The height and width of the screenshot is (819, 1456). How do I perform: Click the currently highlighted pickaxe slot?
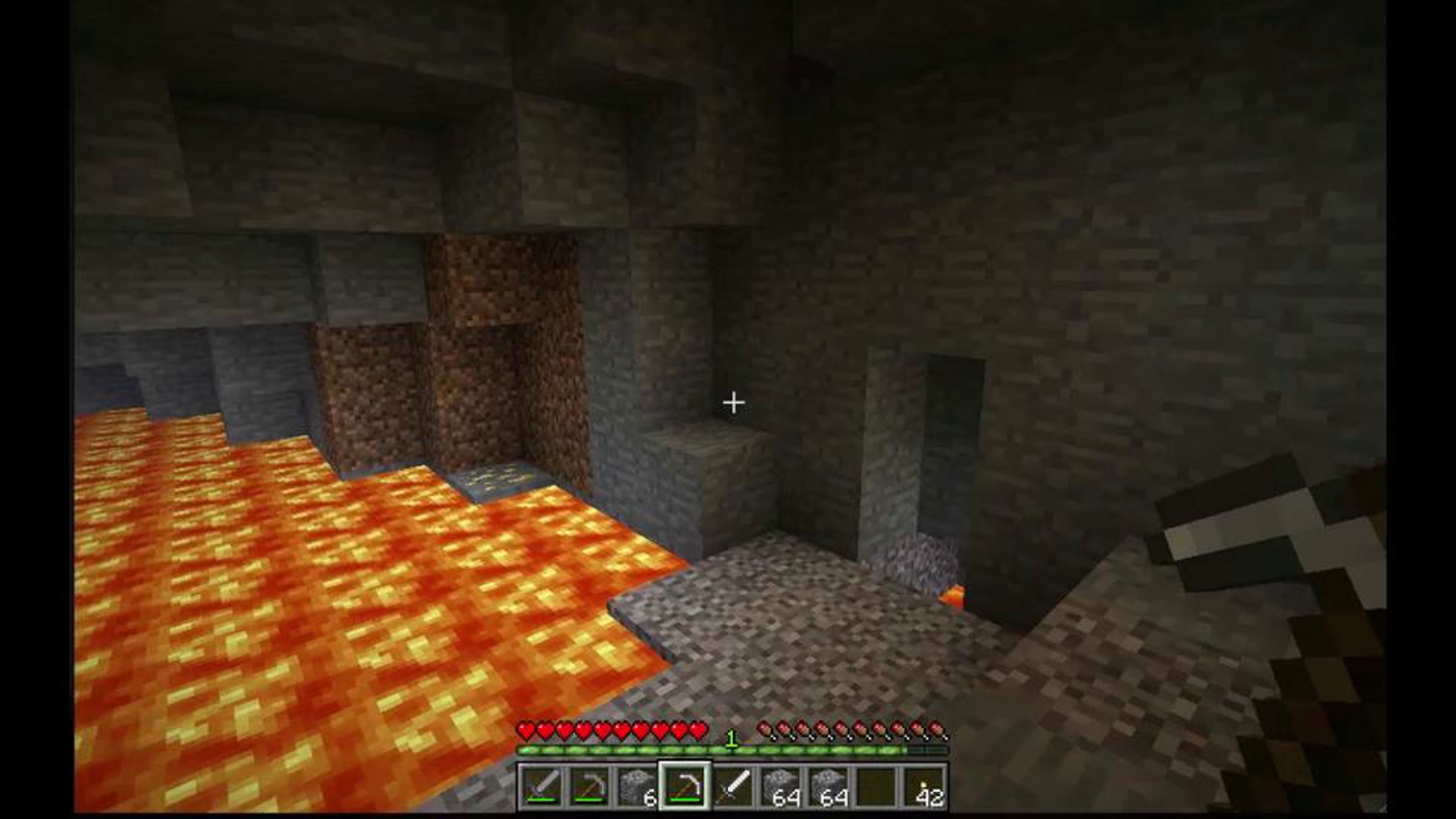(x=685, y=787)
